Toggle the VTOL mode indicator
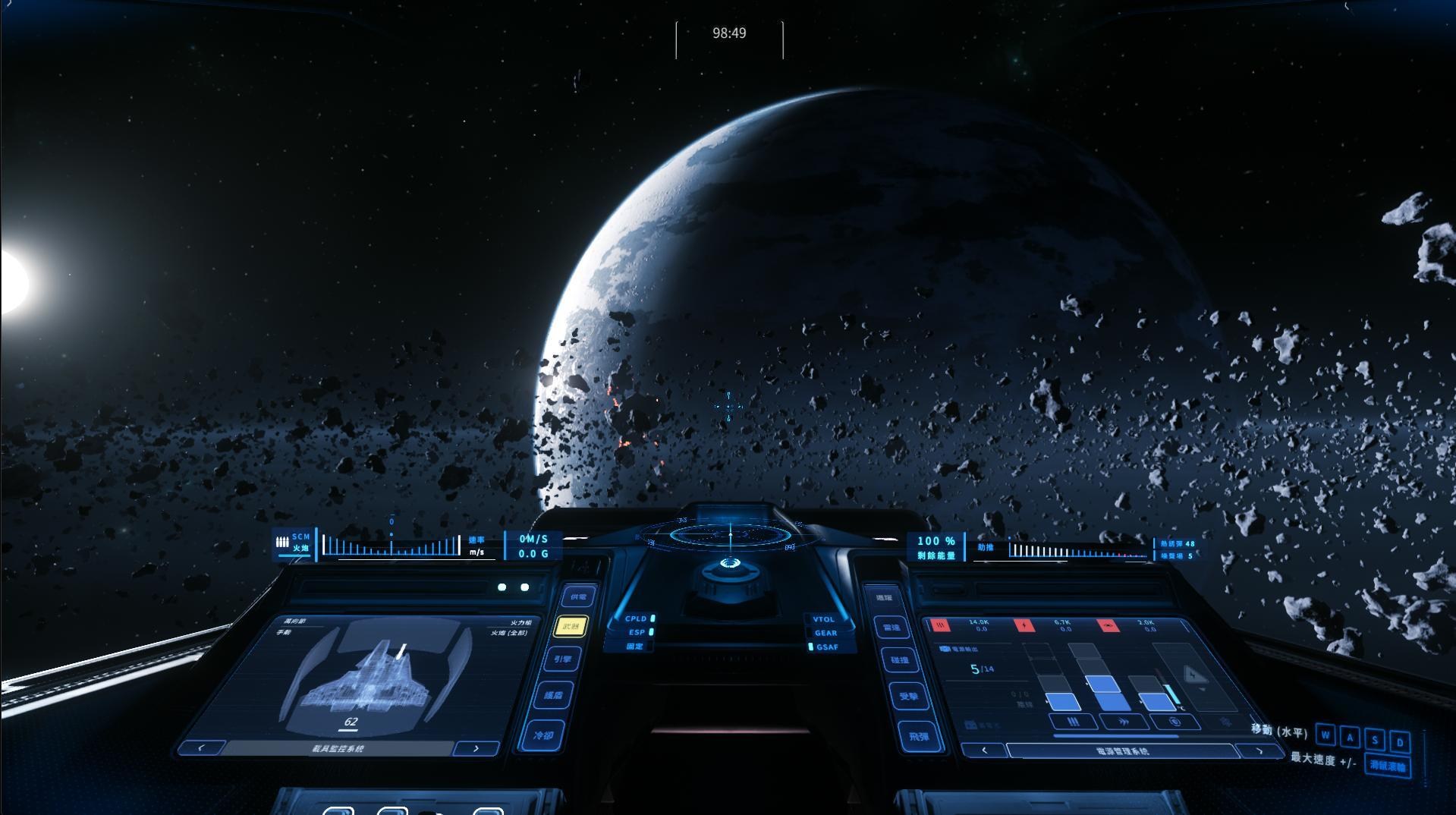 tap(822, 619)
